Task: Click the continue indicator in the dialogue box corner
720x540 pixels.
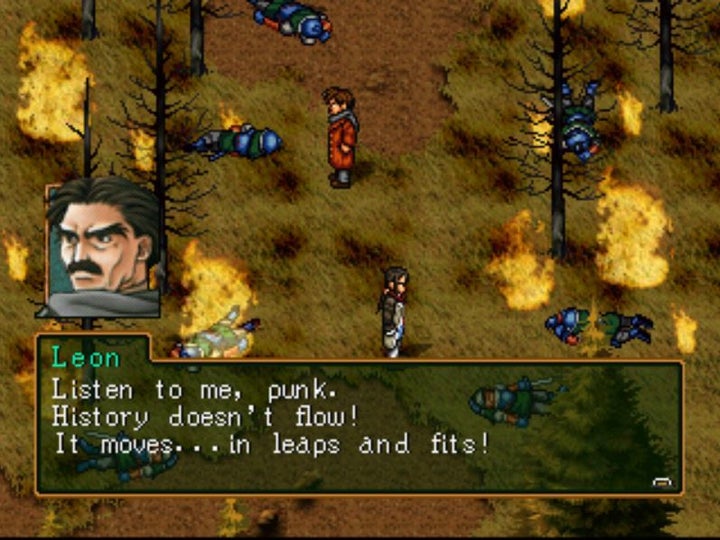Action: (x=661, y=482)
